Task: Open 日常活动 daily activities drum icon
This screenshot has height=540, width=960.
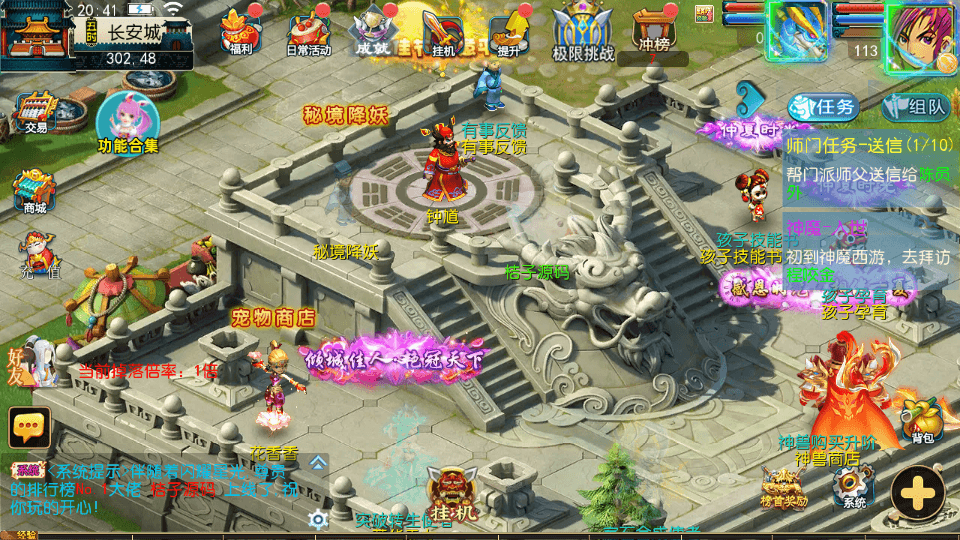Action: coord(308,31)
